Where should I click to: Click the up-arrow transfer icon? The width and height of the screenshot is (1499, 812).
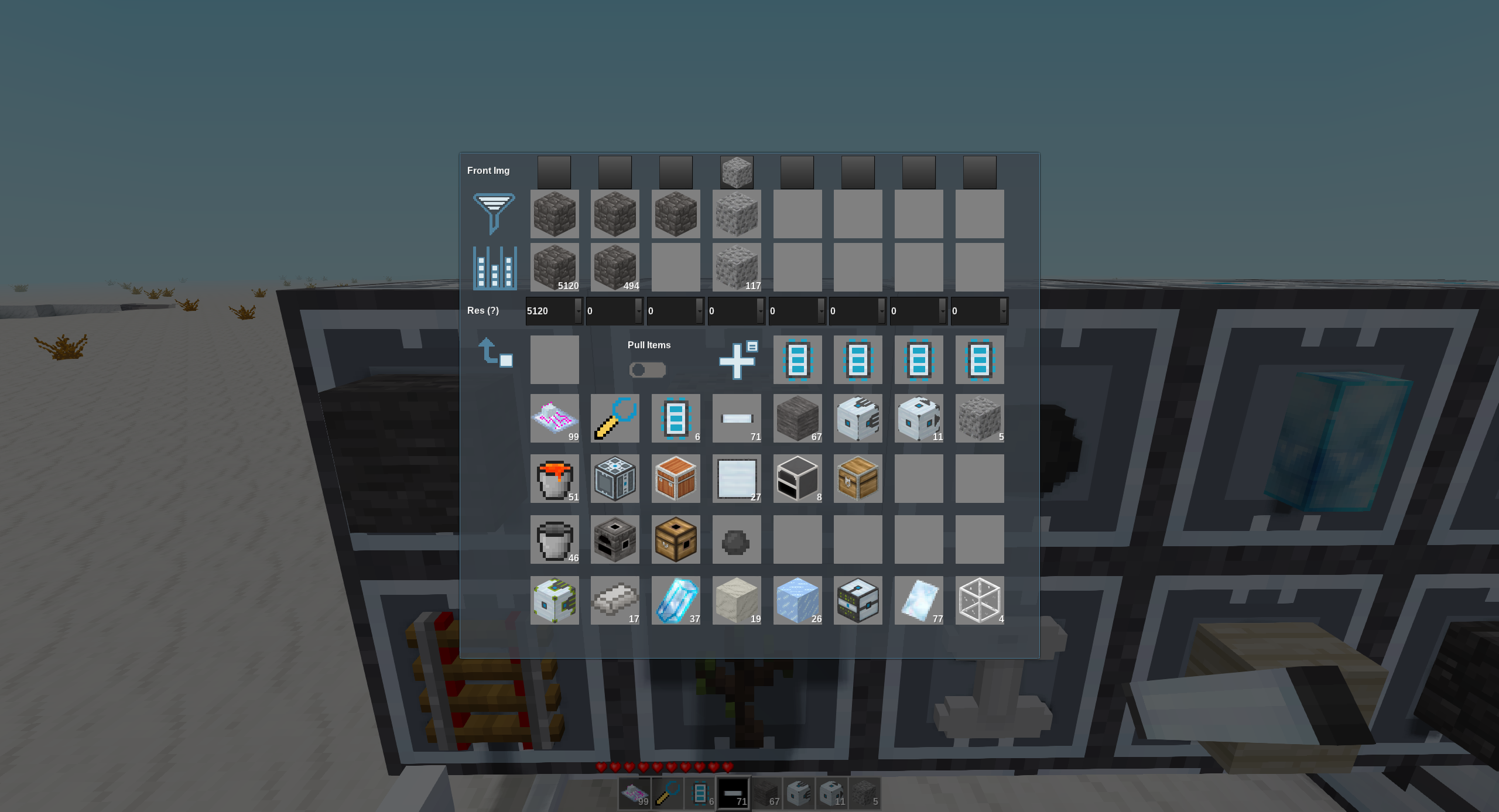coord(495,352)
